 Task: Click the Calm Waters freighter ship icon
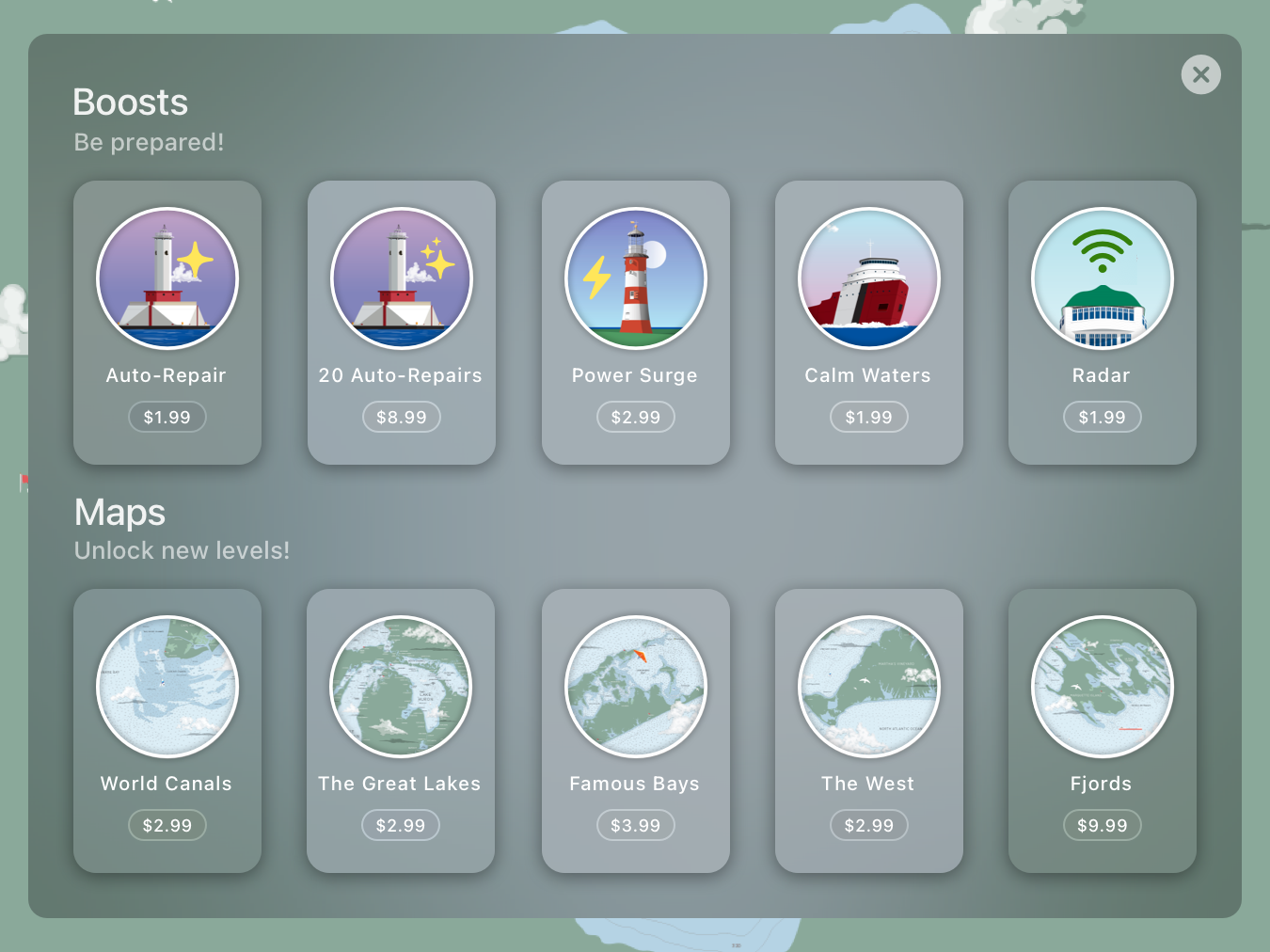[868, 278]
